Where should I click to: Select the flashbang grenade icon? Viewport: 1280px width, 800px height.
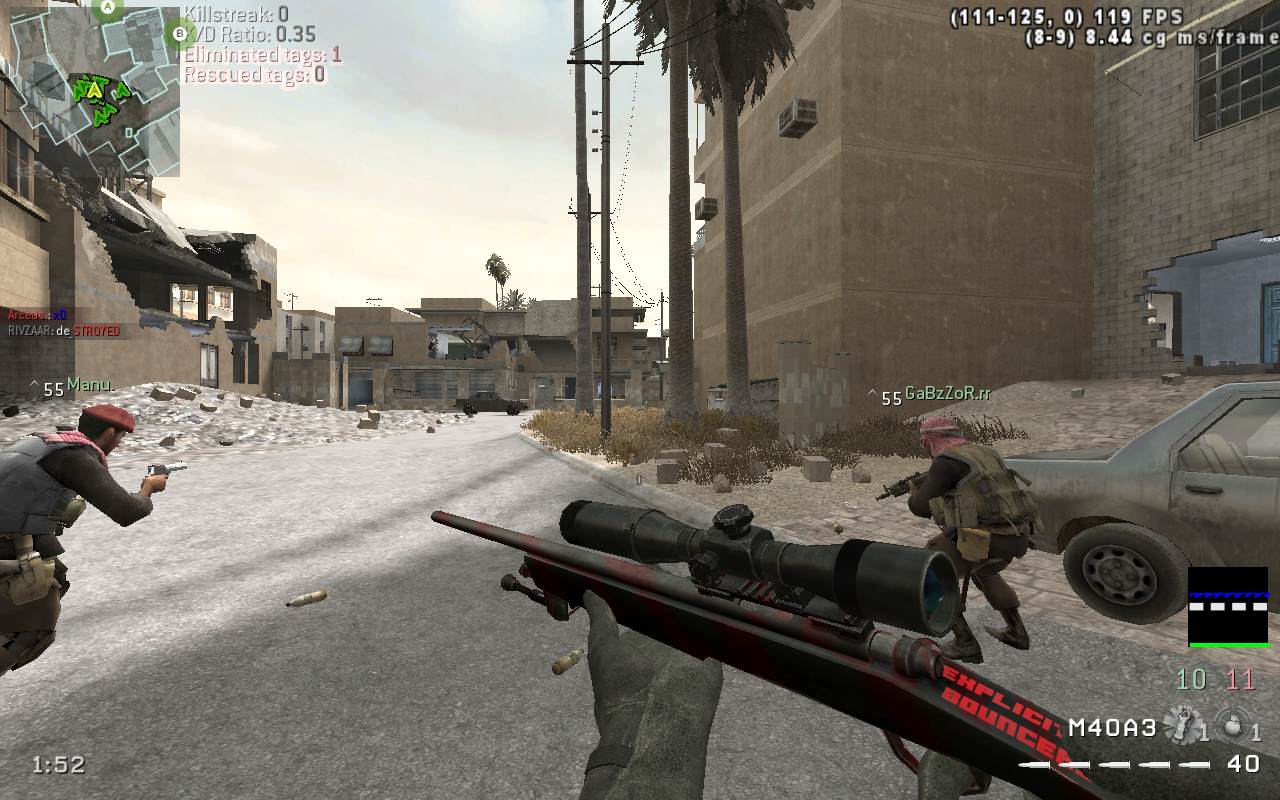pos(1182,724)
